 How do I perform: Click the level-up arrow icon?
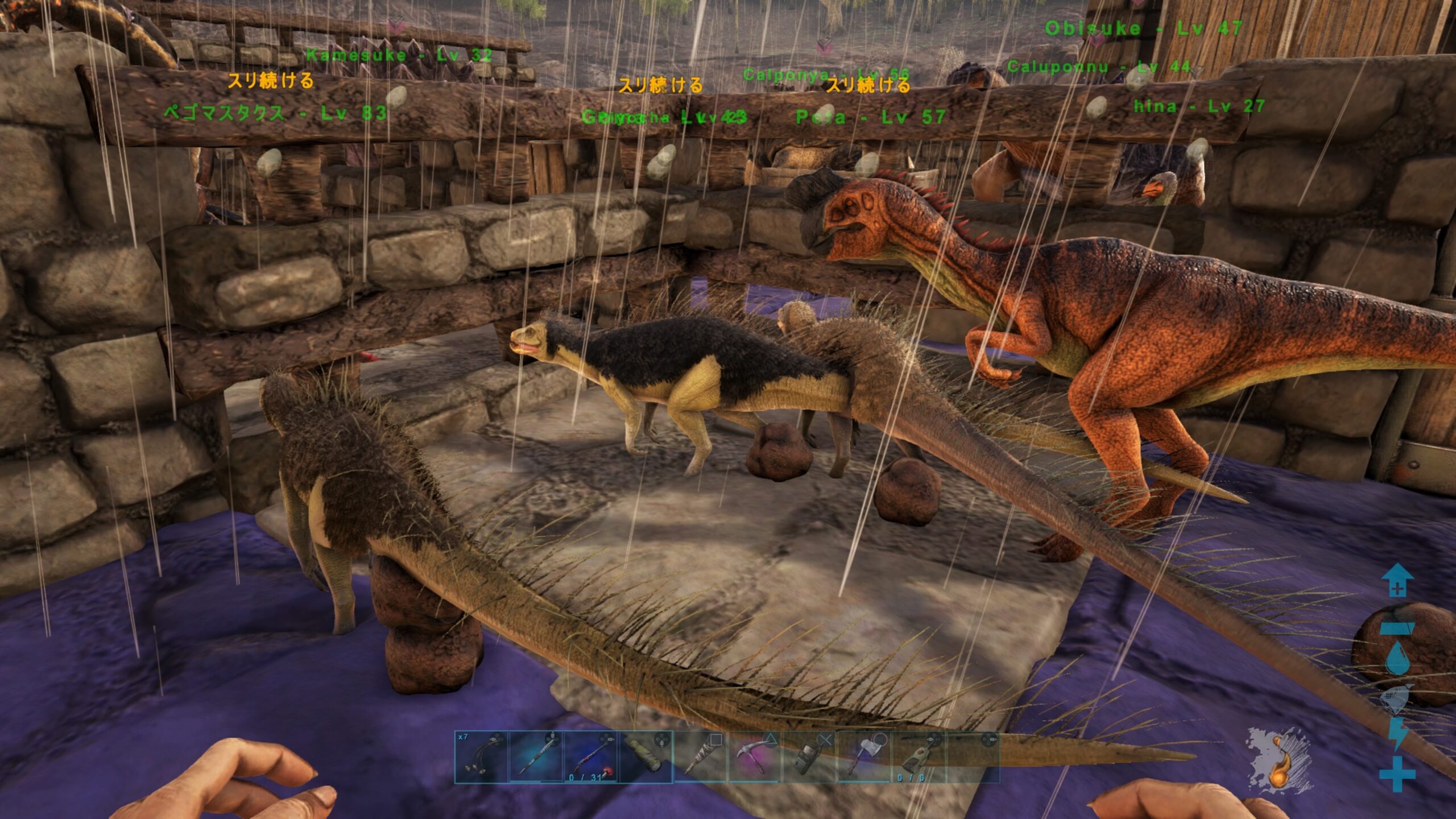point(1397,581)
